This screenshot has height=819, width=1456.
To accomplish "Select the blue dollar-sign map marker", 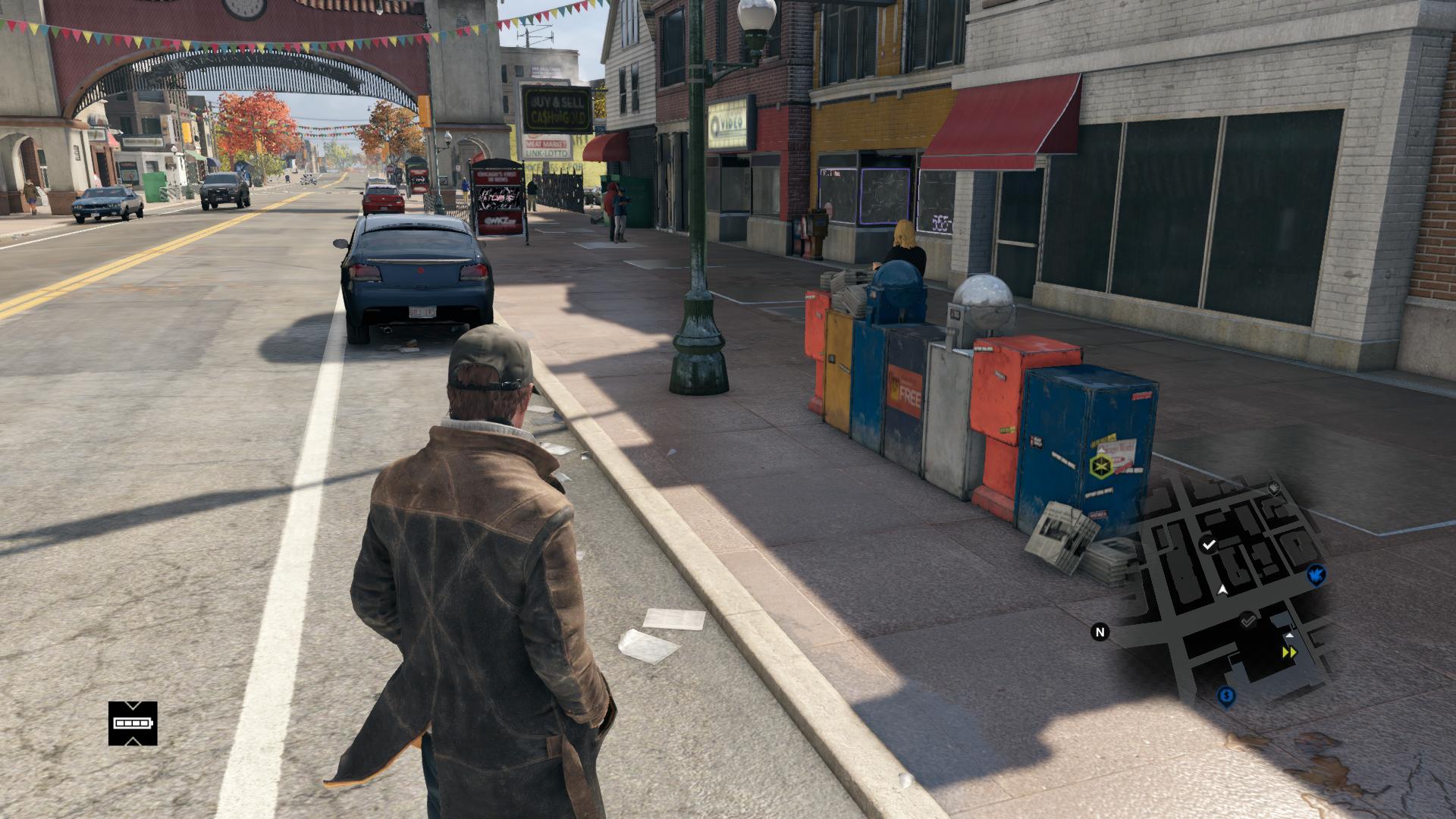I will click(x=1226, y=696).
